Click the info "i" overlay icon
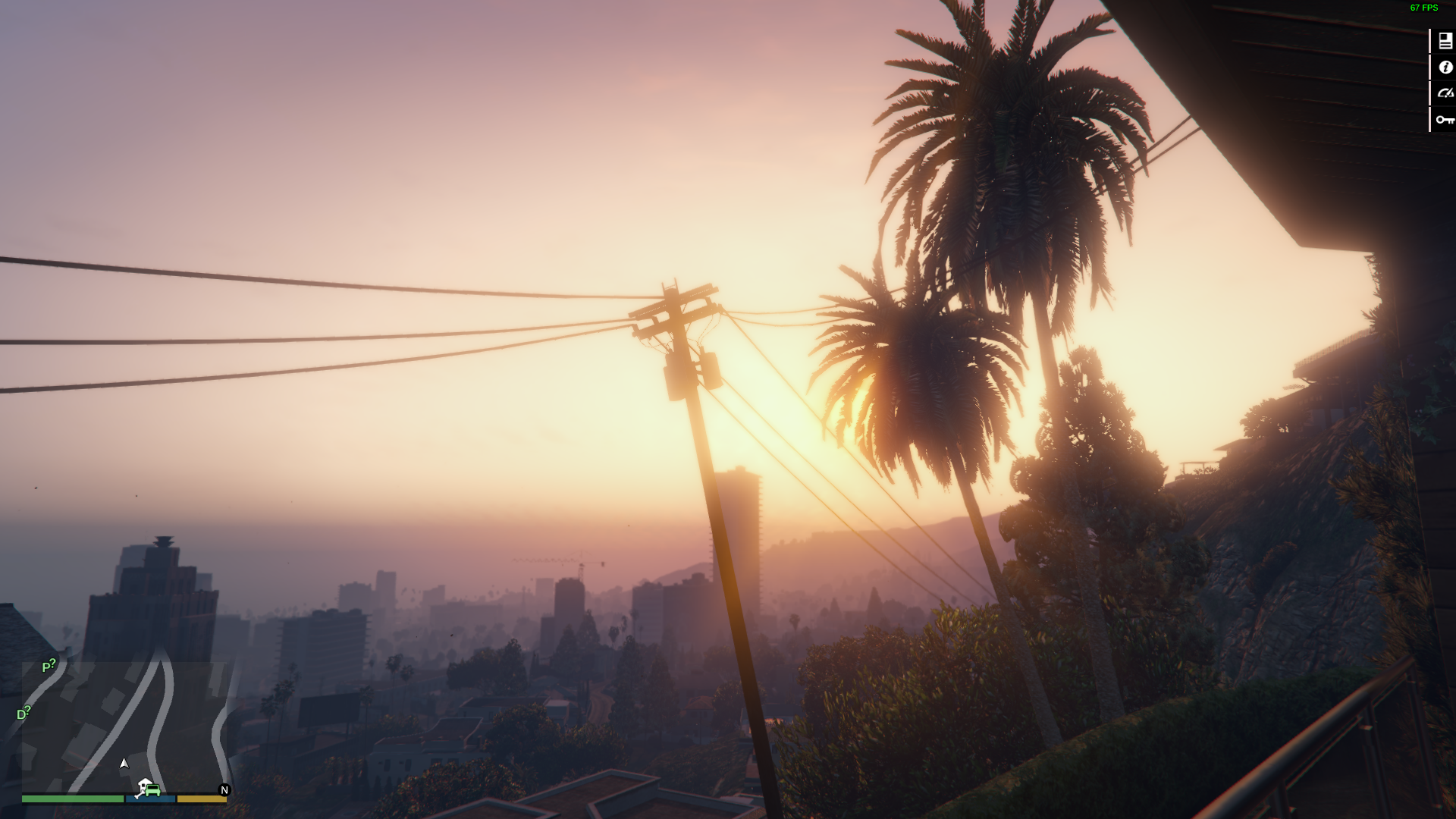Image resolution: width=1456 pixels, height=819 pixels. (1445, 67)
